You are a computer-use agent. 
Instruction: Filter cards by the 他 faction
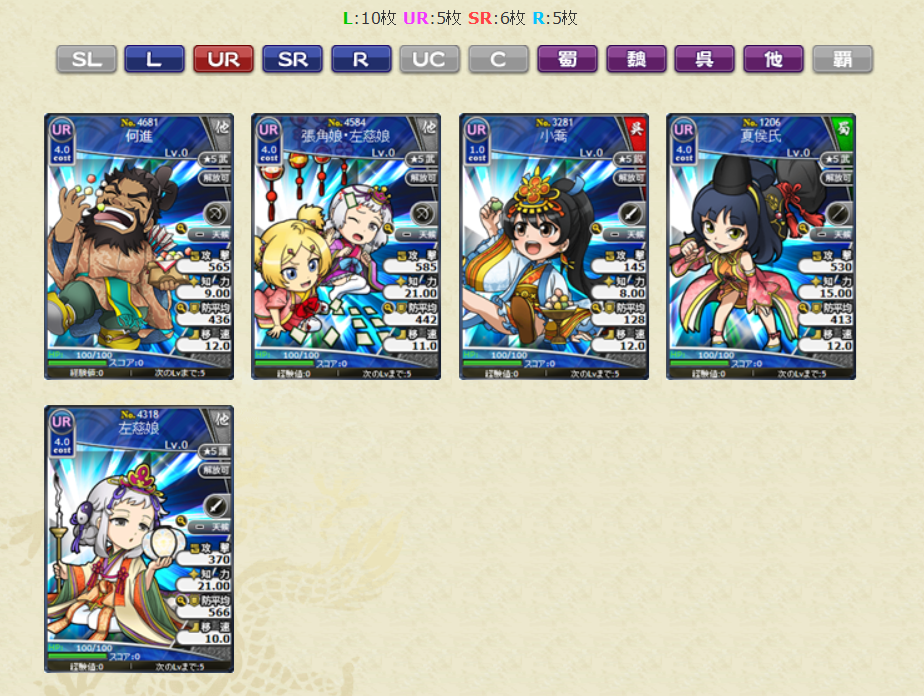pos(773,59)
